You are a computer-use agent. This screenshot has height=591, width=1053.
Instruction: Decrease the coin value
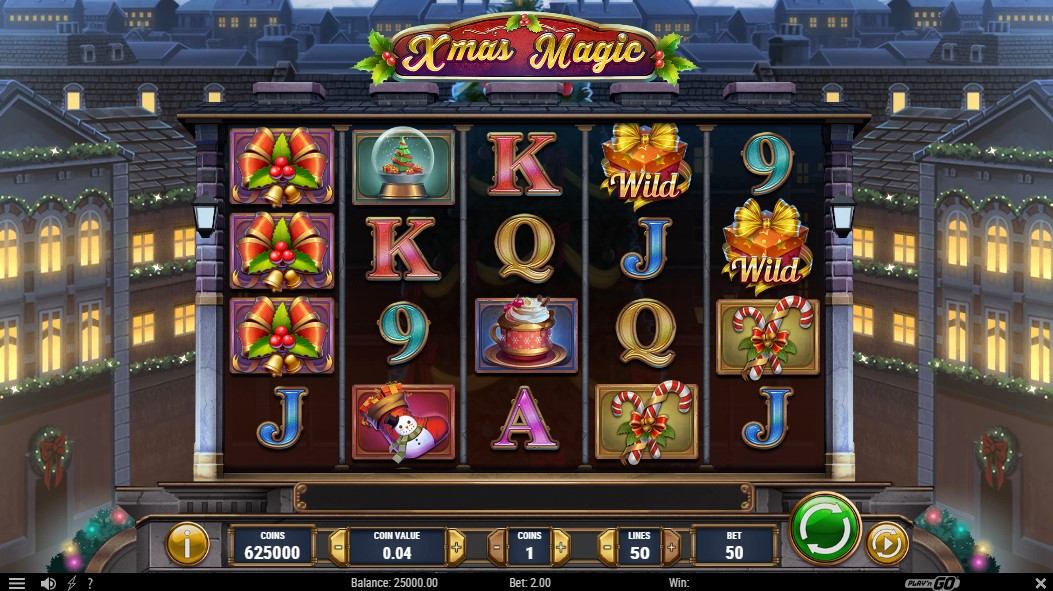[x=338, y=547]
